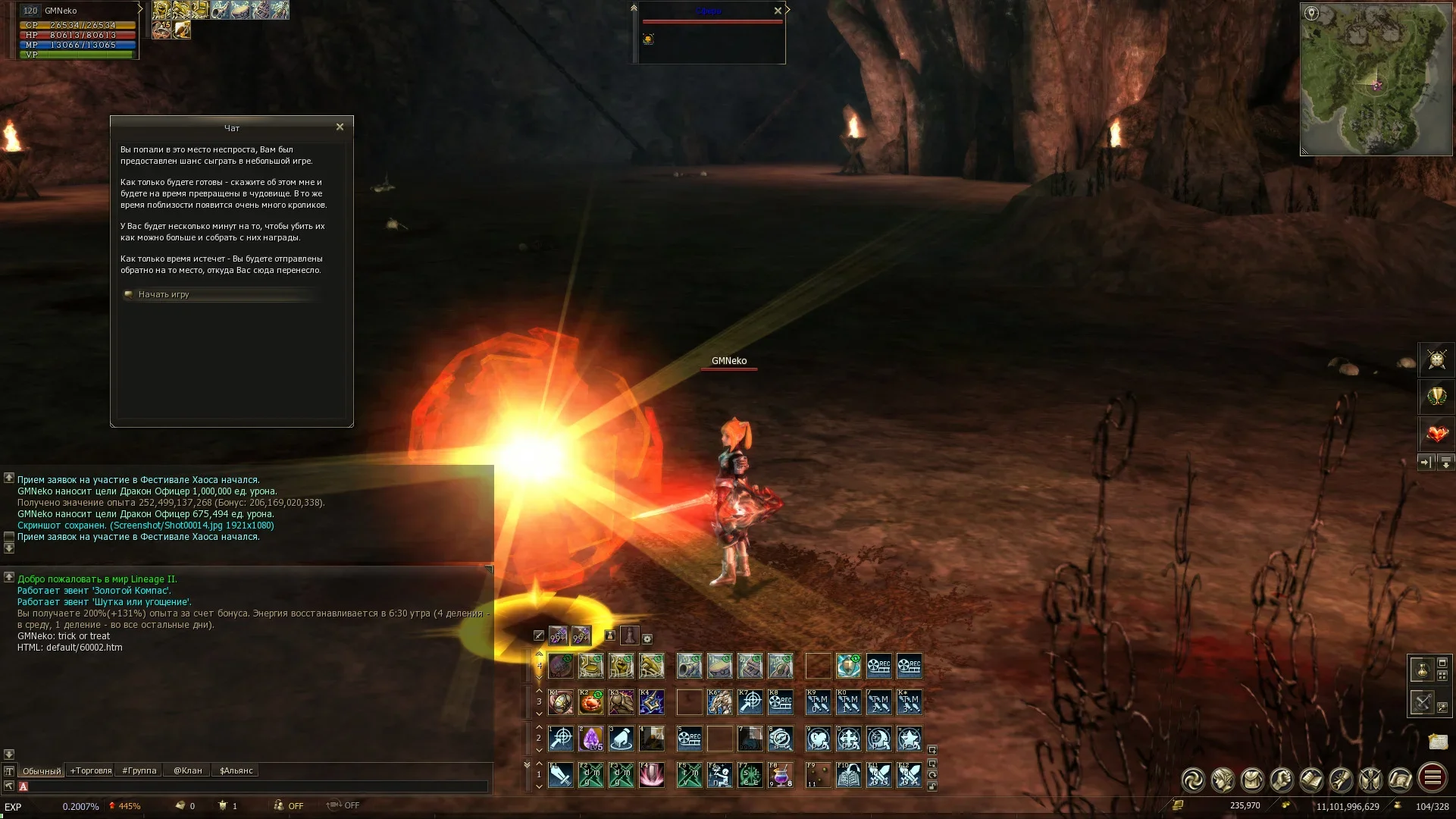The width and height of the screenshot is (1456, 819).
Task: Open the #Группа chat tab
Action: (139, 770)
